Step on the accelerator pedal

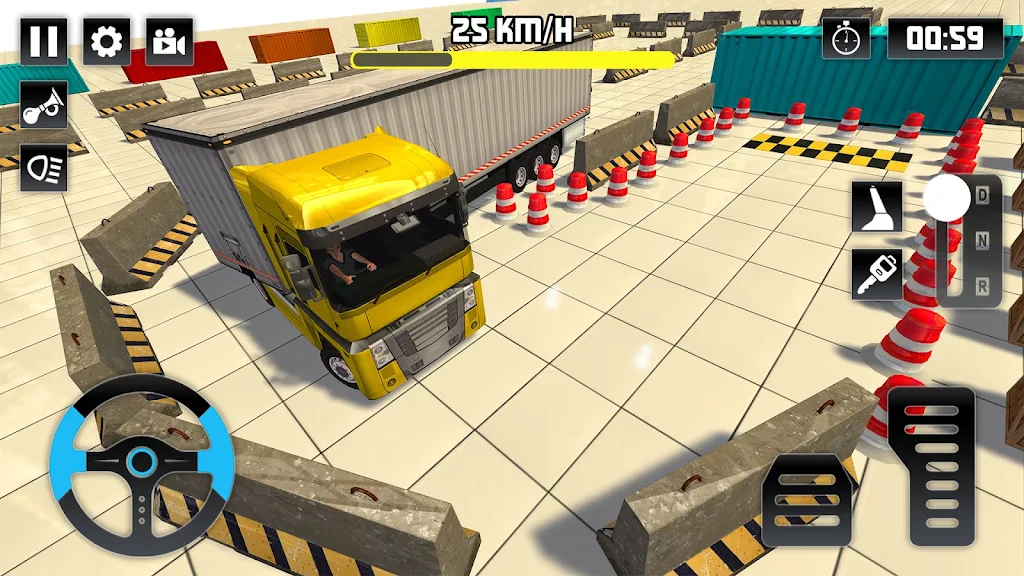point(930,466)
